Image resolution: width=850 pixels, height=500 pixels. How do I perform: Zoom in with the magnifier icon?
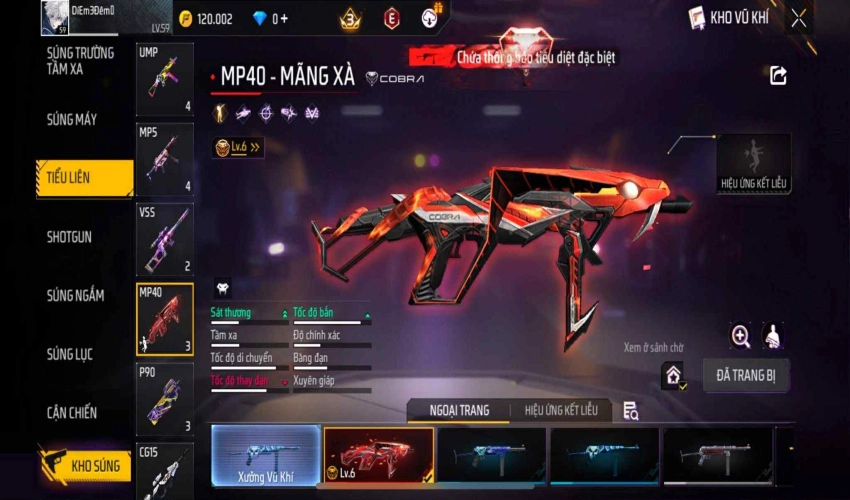click(x=741, y=336)
